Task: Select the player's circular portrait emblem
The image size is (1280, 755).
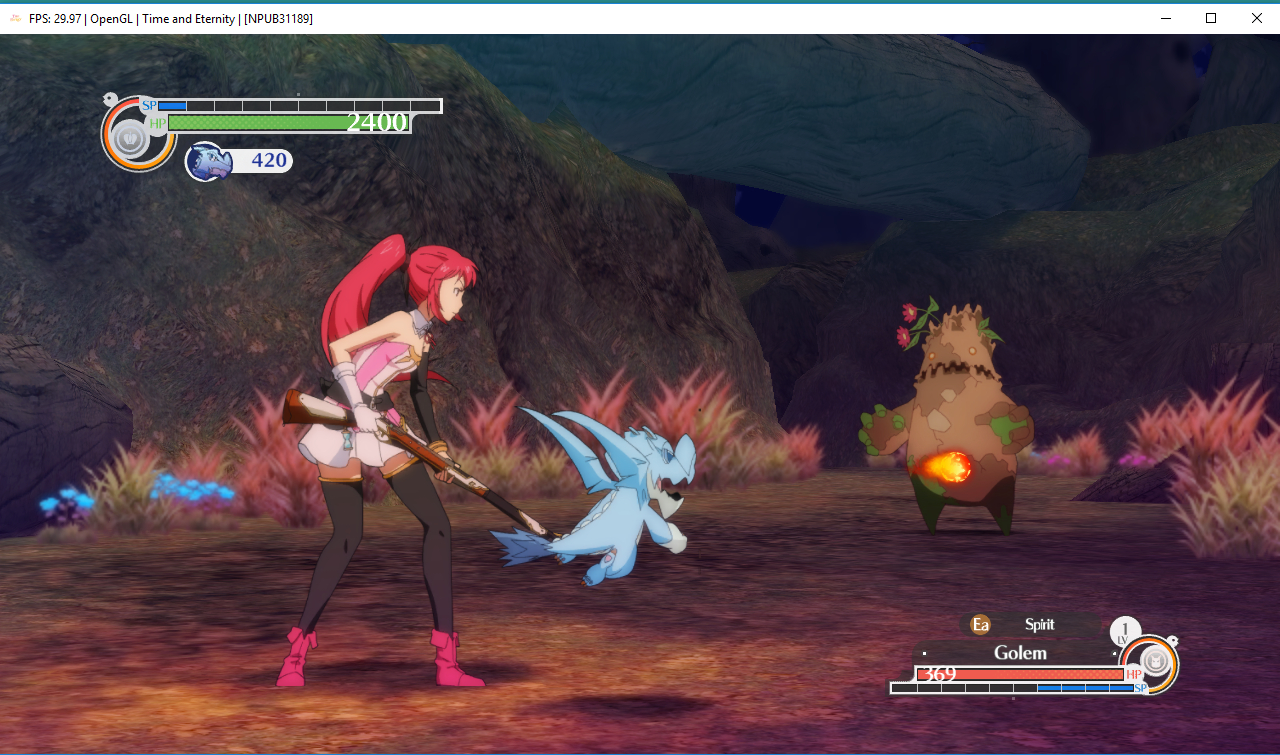Action: [x=130, y=137]
